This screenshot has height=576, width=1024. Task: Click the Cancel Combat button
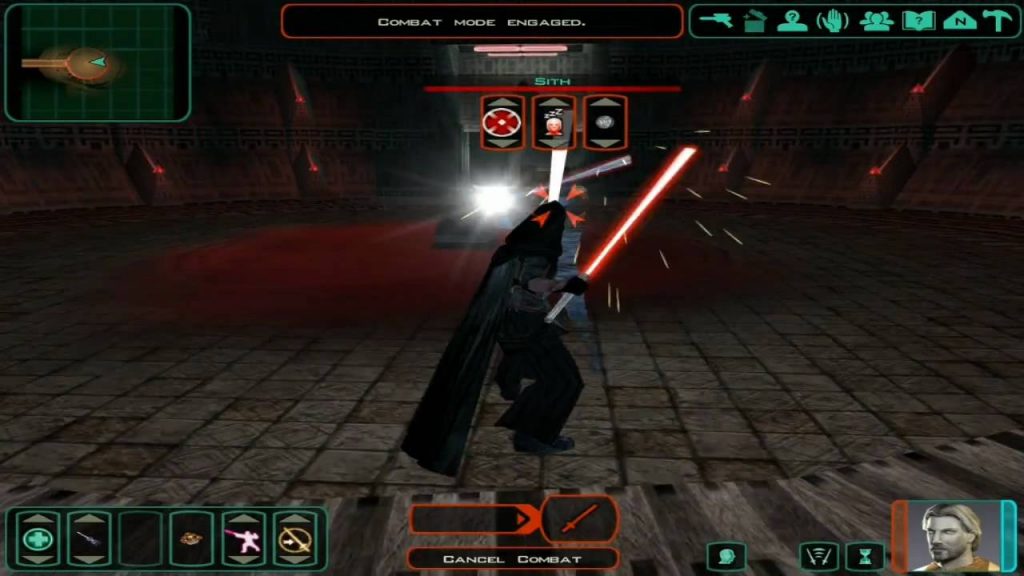(512, 559)
